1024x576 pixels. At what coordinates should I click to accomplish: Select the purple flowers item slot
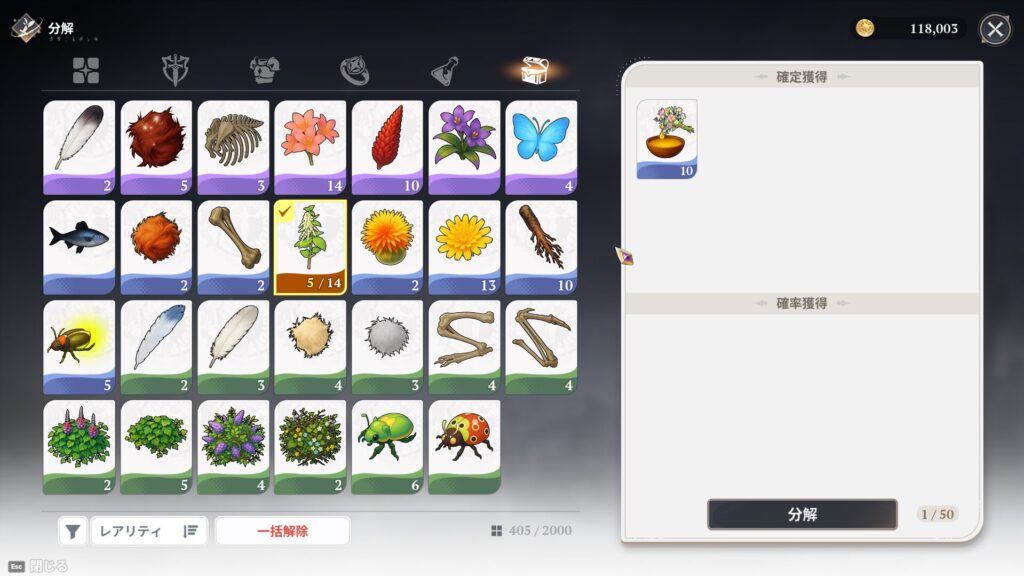tap(464, 147)
